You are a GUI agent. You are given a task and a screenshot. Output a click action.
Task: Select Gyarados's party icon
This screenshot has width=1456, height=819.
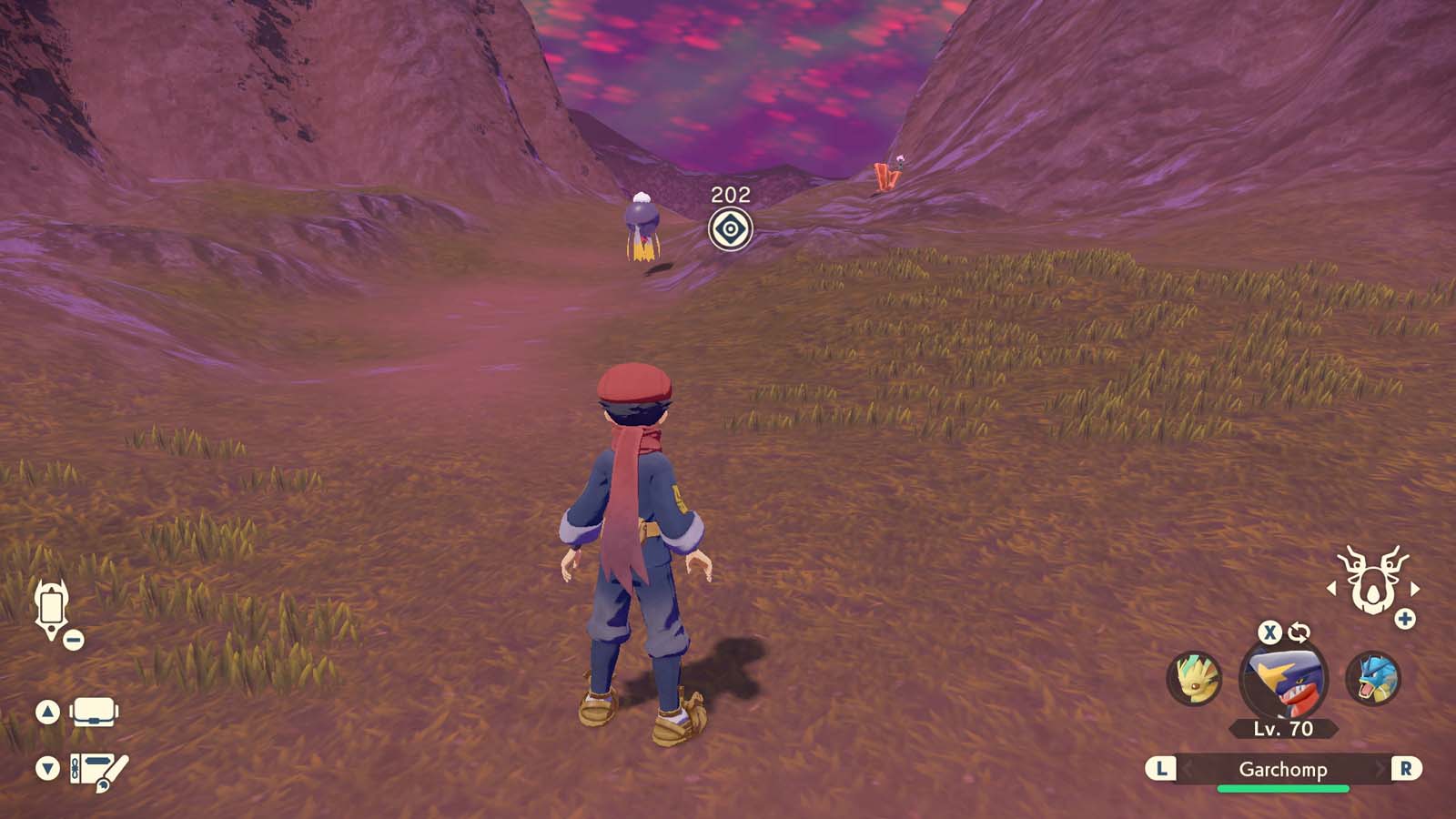click(1374, 680)
